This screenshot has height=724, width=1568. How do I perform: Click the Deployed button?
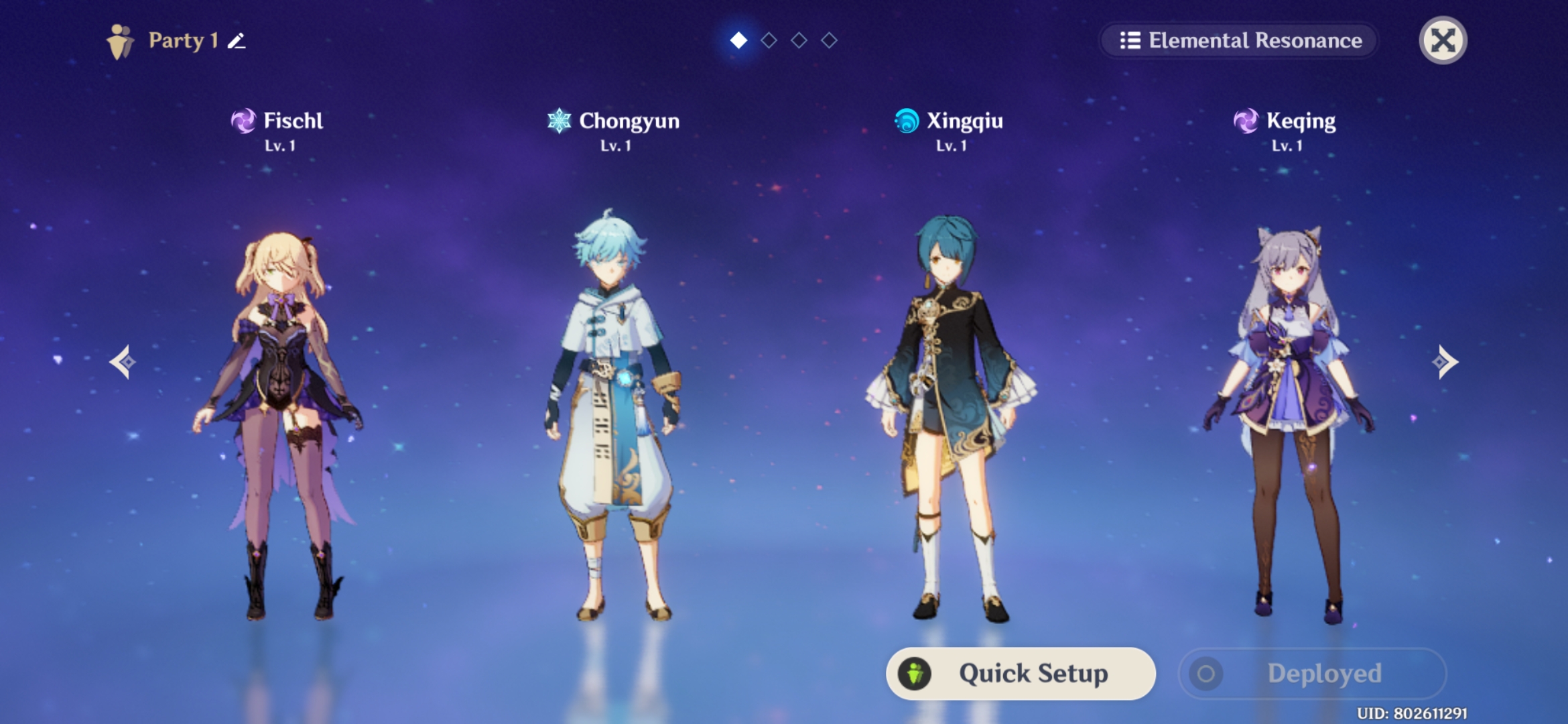(x=1312, y=673)
